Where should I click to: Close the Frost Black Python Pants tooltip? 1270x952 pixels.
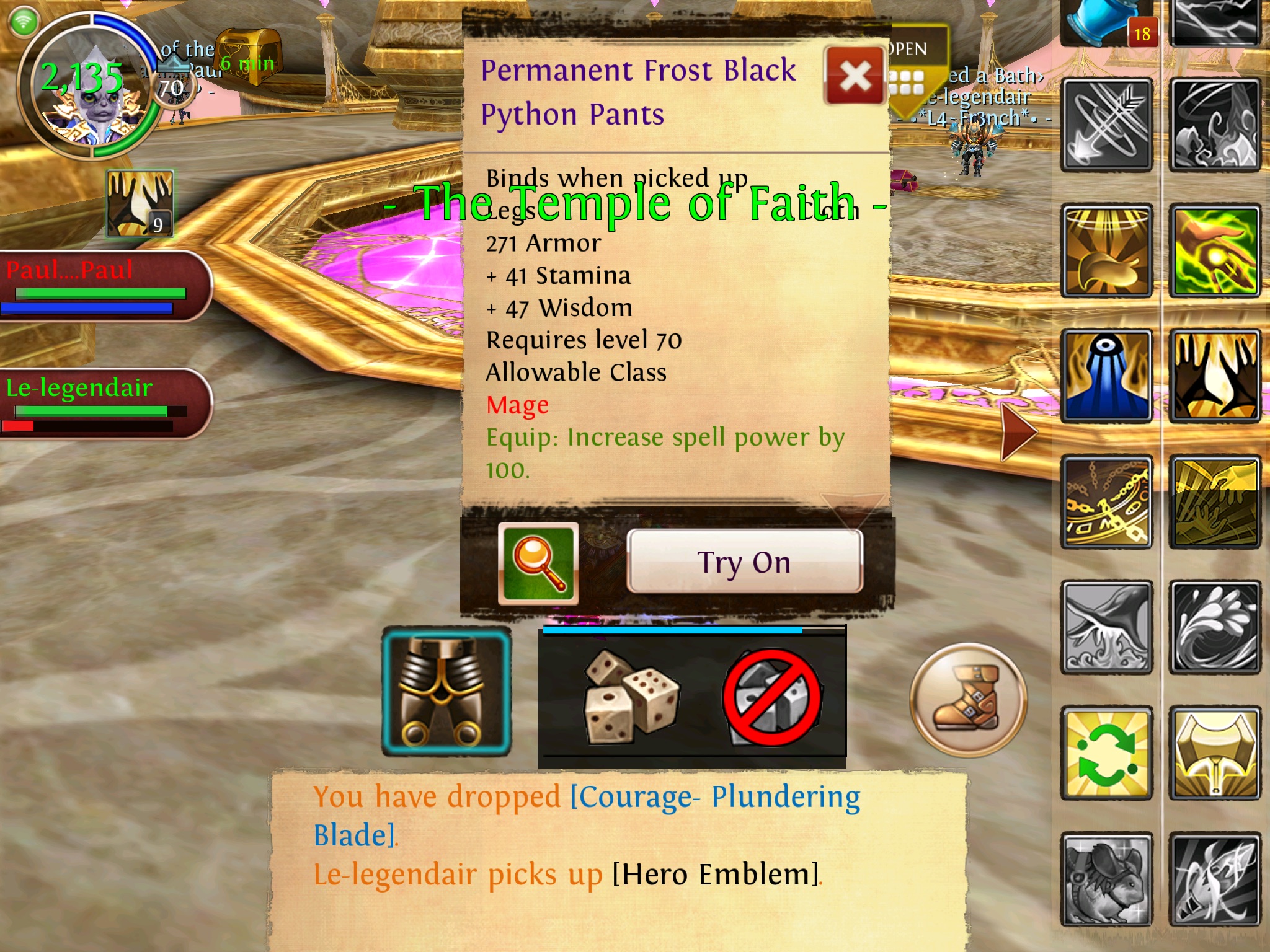pyautogui.click(x=854, y=76)
